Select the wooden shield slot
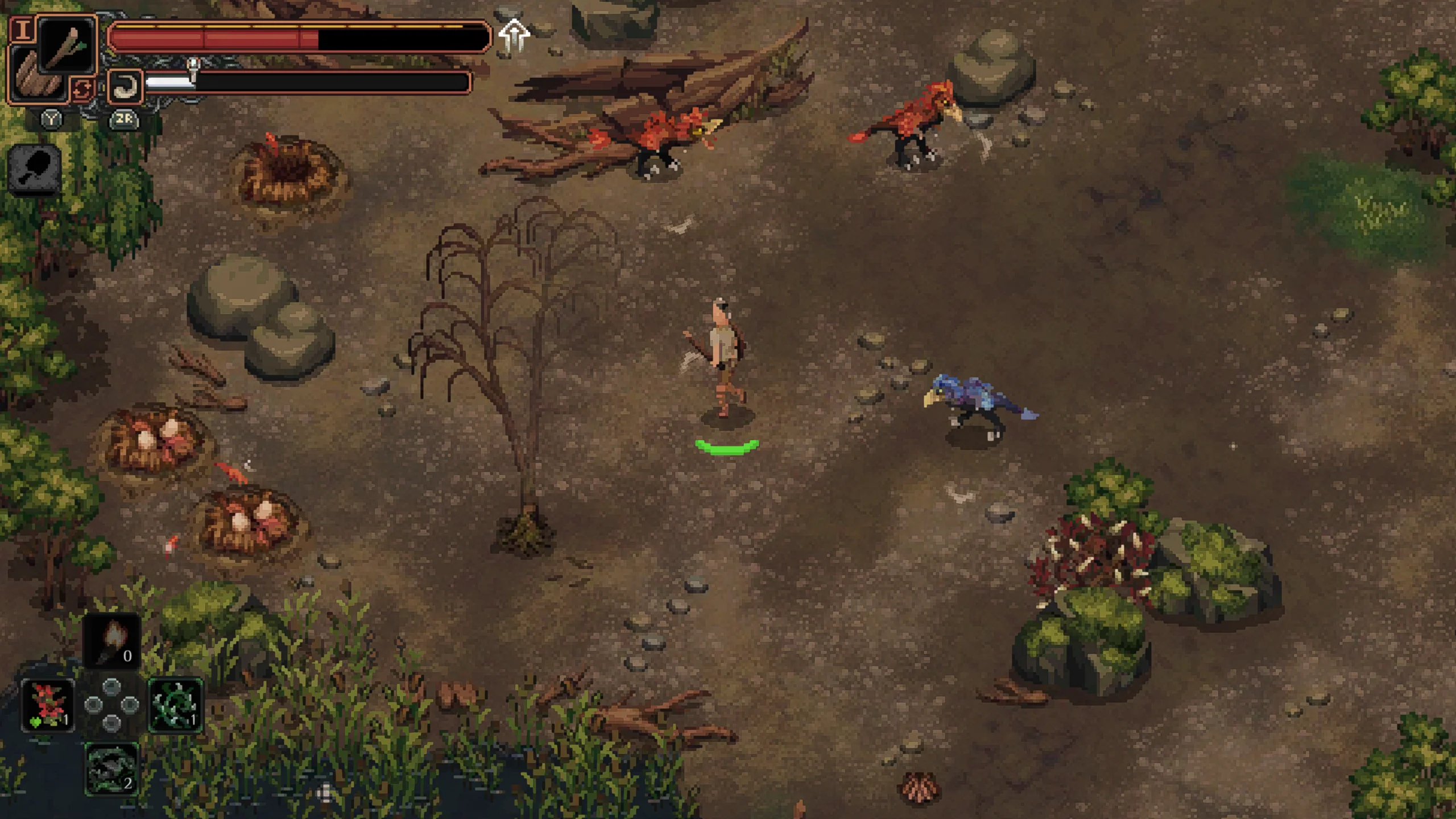 pos(38,78)
